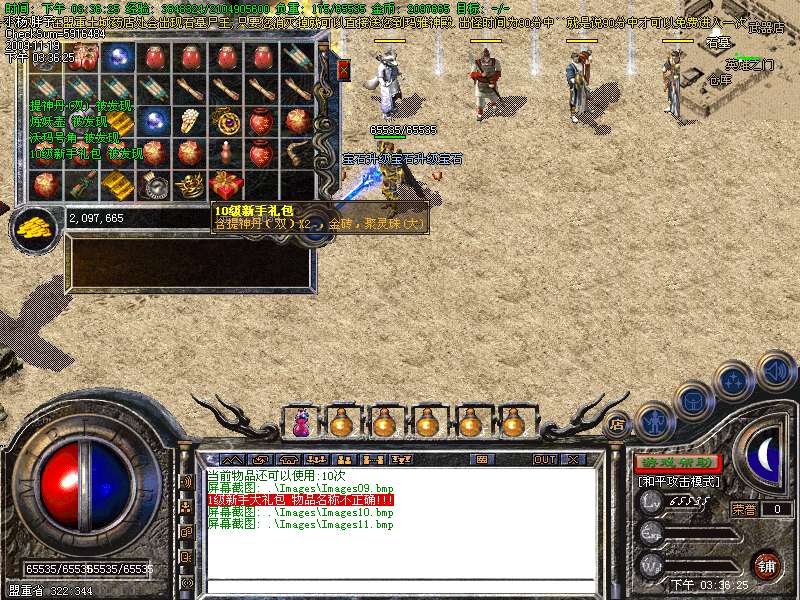
Task: Open the 铺 shop round button
Action: [766, 565]
